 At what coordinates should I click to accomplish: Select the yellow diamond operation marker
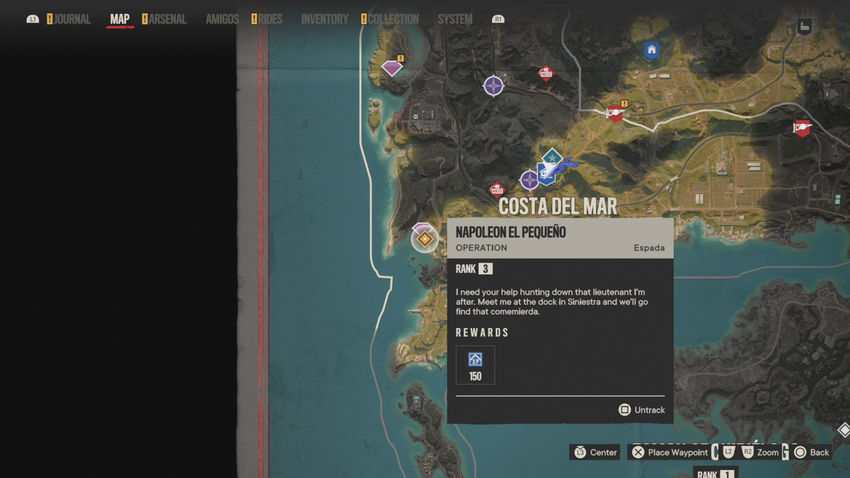pyautogui.click(x=425, y=239)
